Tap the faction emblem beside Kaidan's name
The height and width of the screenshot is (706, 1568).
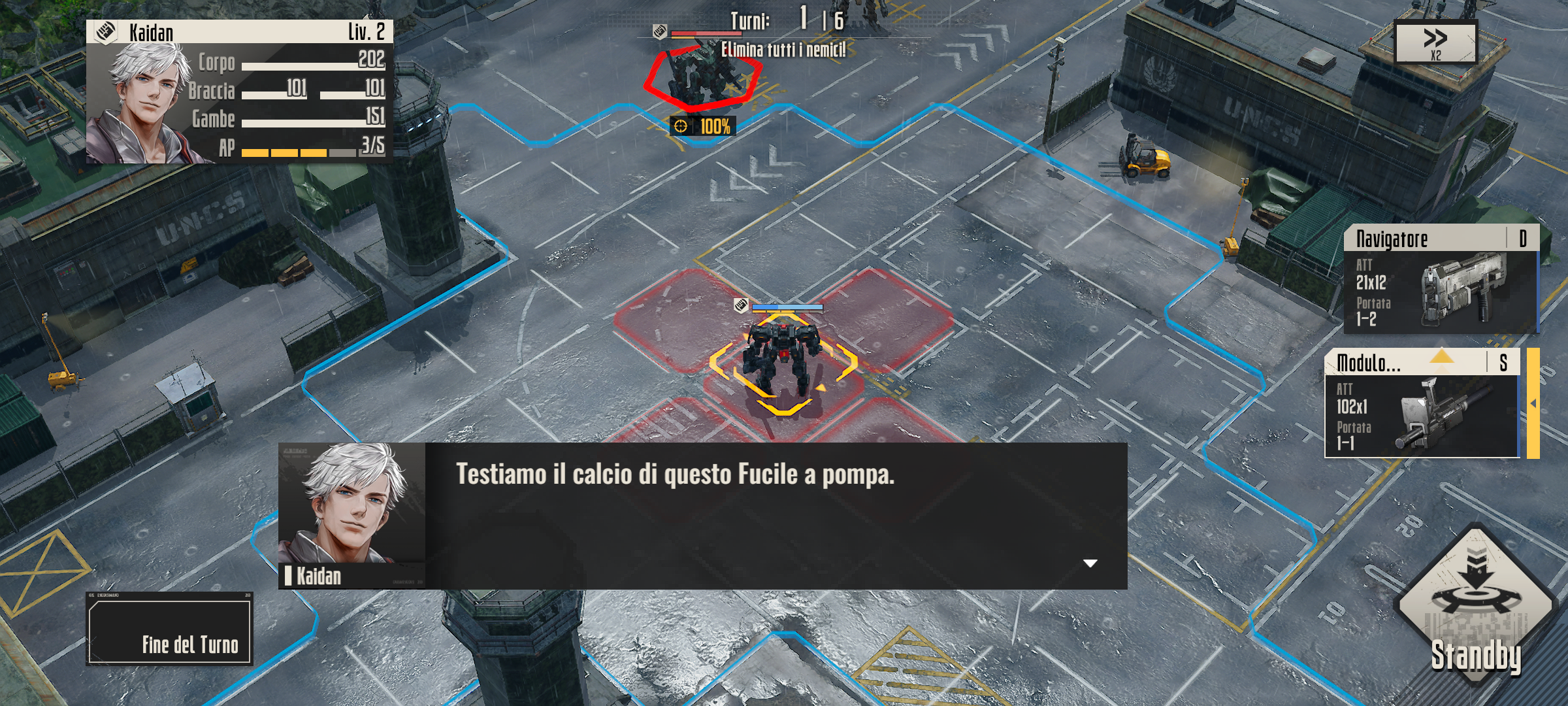(106, 29)
